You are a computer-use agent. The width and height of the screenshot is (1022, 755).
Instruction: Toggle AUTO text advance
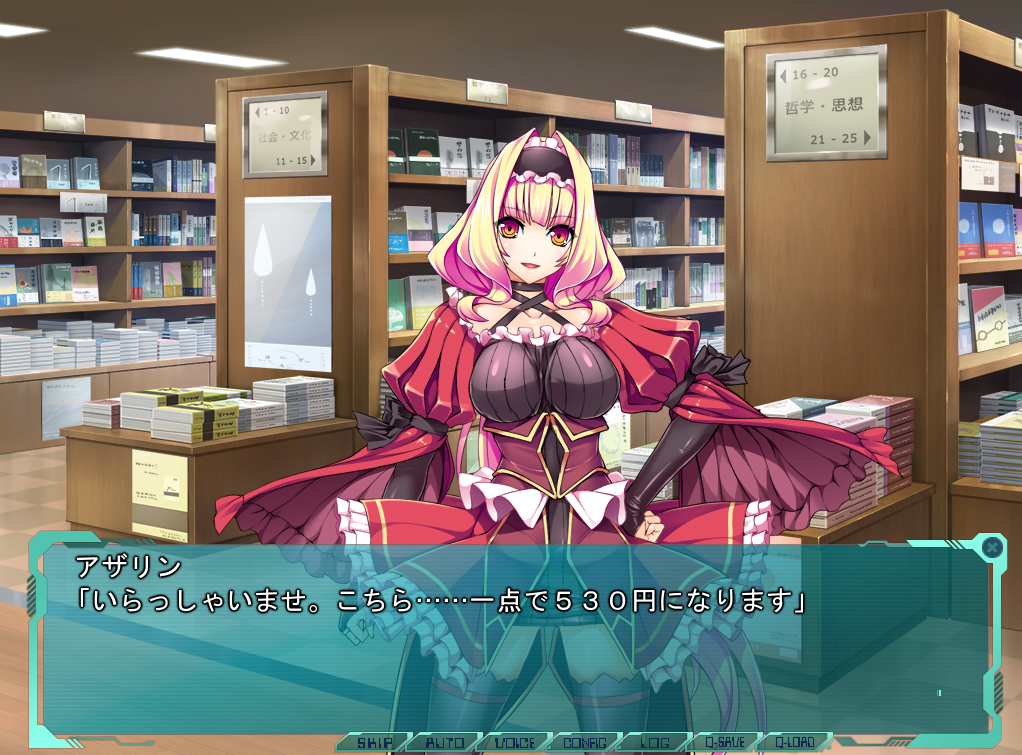443,743
